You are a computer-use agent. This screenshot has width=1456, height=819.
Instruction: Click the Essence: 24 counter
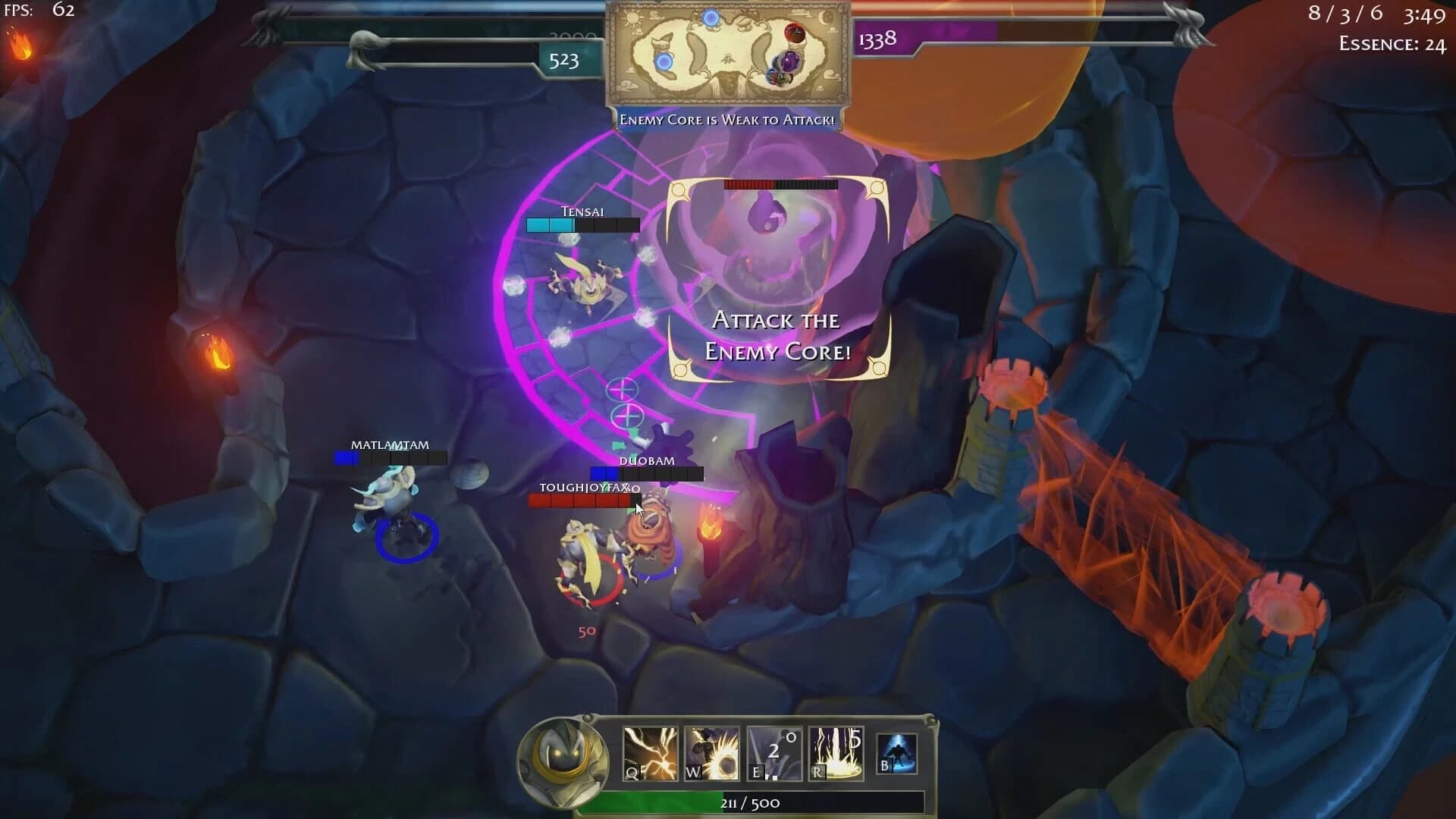[1390, 44]
